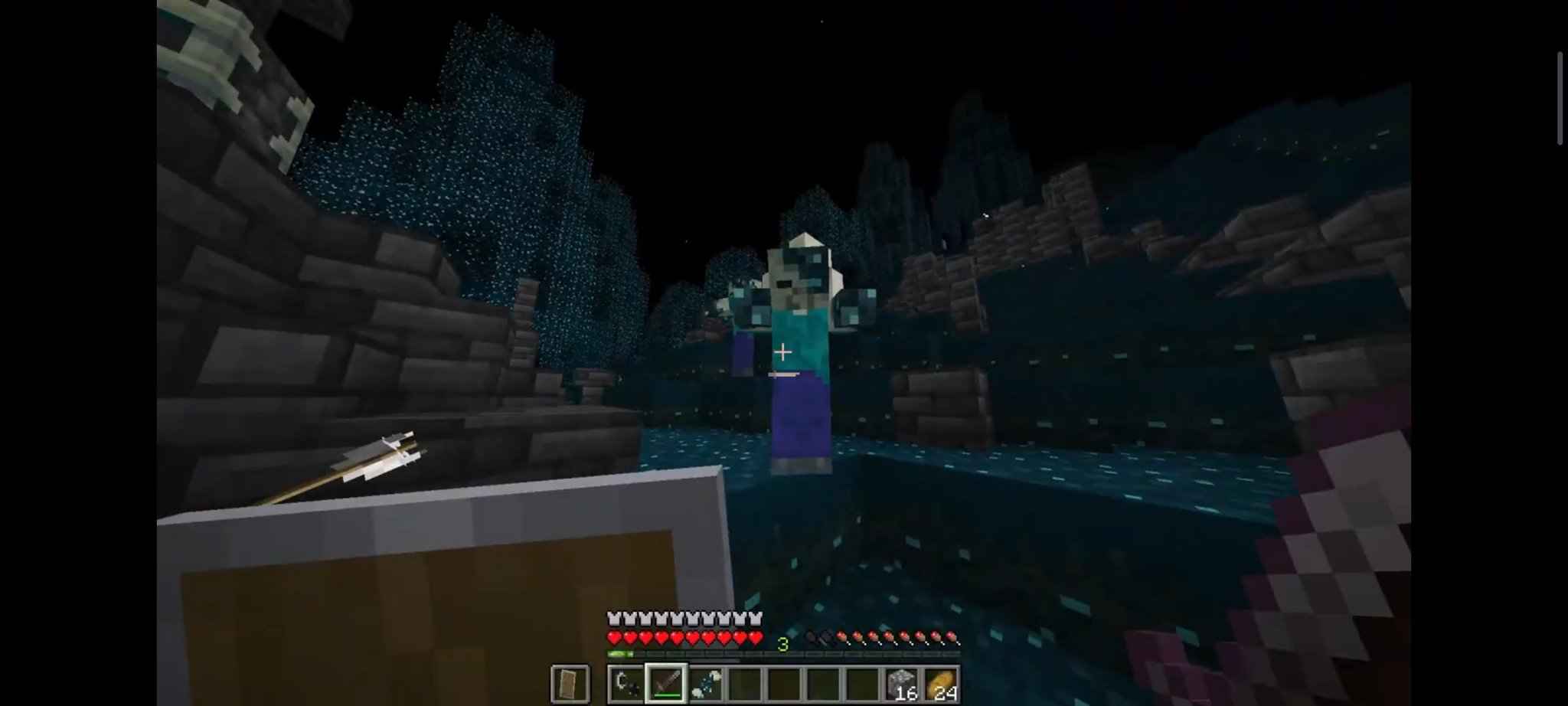The image size is (1568, 706).
Task: Click the crosshair in screen center
Action: click(782, 351)
